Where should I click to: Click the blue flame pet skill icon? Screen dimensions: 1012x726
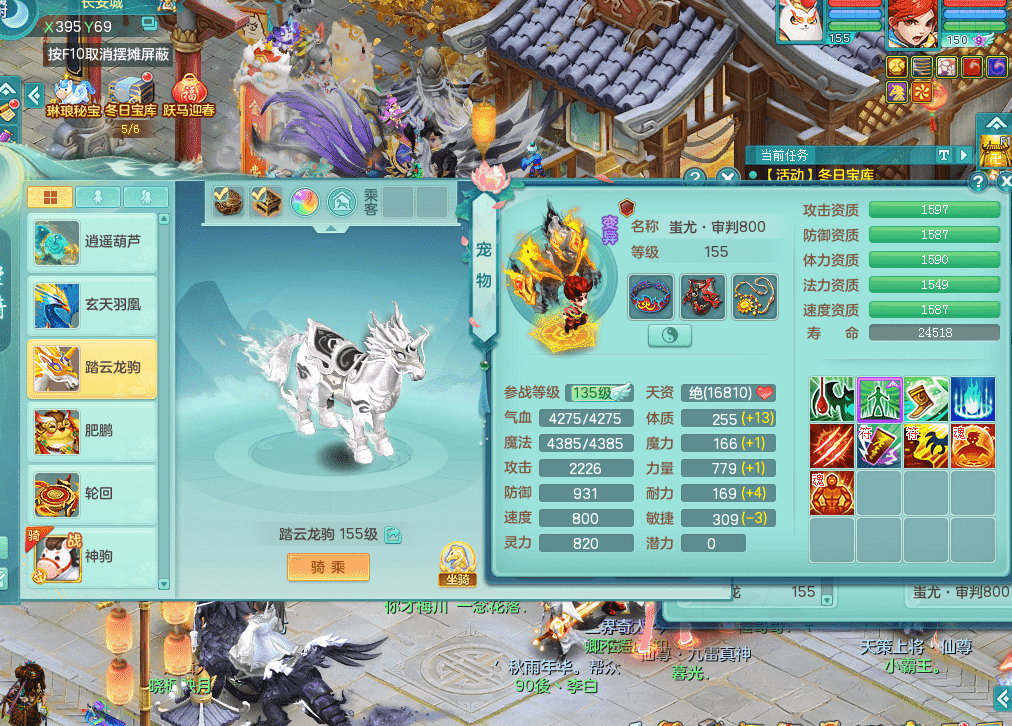pyautogui.click(x=972, y=399)
